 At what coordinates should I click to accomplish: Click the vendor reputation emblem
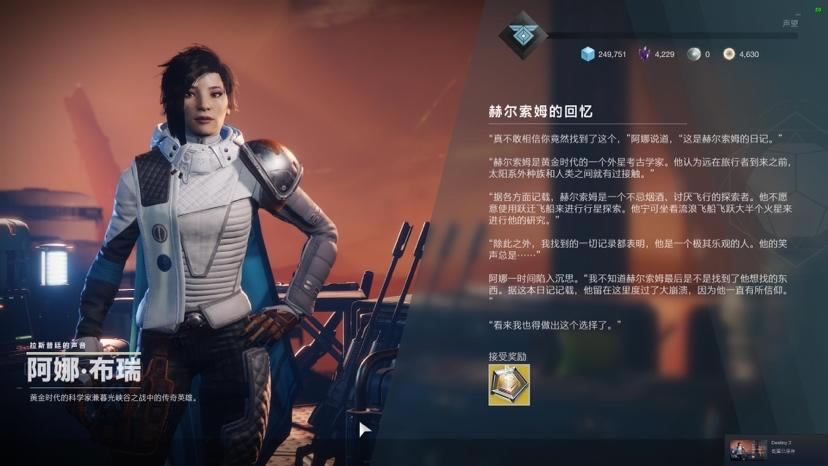tap(523, 35)
